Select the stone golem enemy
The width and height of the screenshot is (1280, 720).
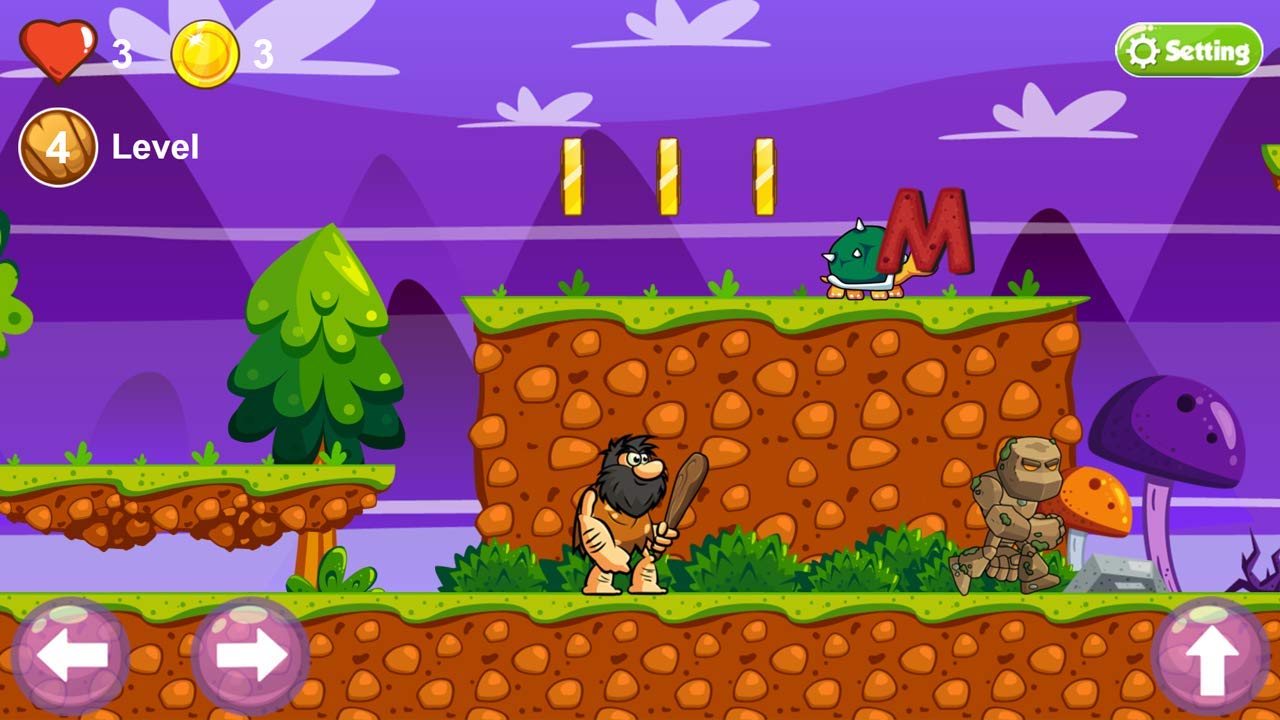tap(1020, 510)
